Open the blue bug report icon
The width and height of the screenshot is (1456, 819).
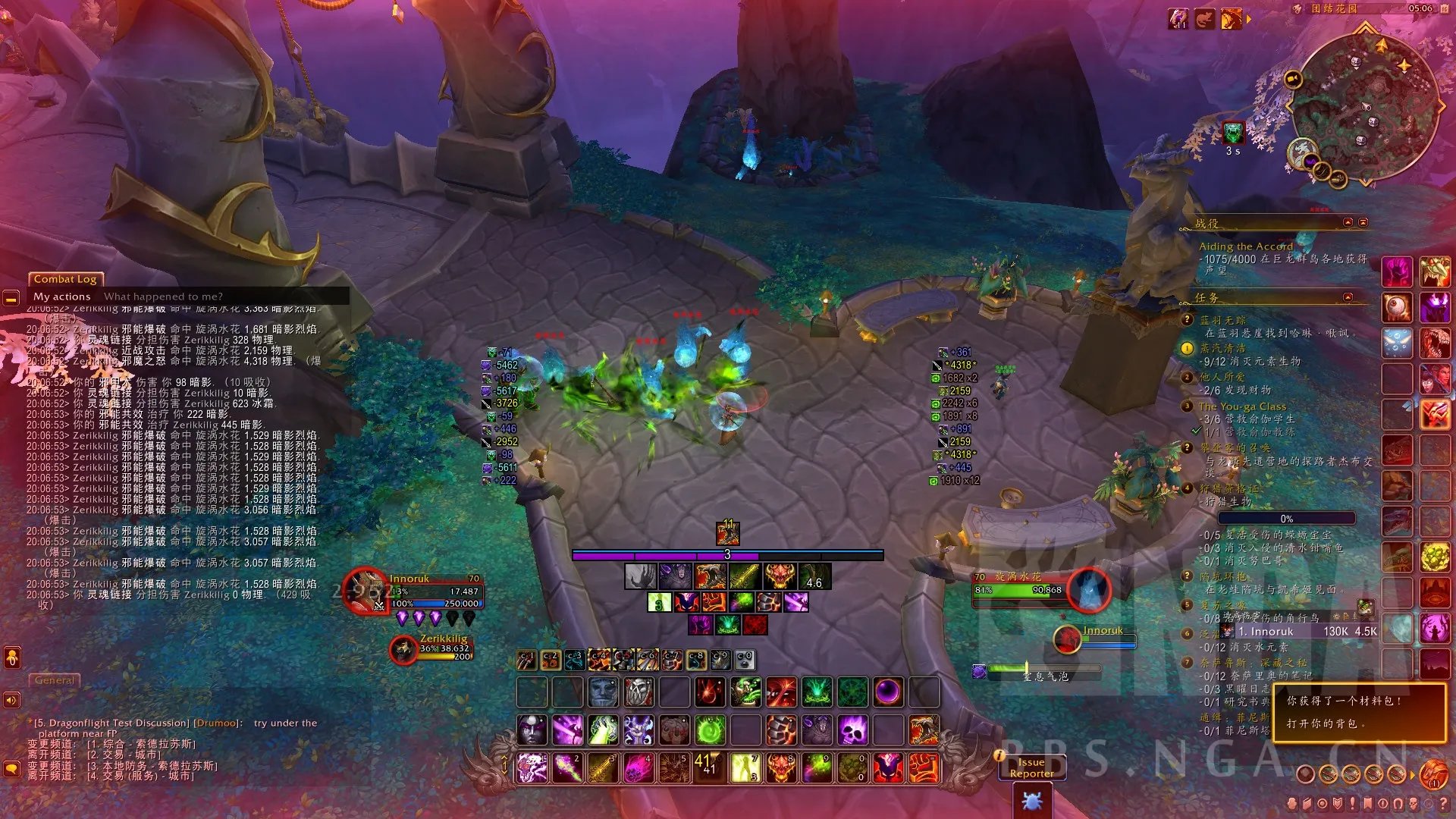point(1032,800)
